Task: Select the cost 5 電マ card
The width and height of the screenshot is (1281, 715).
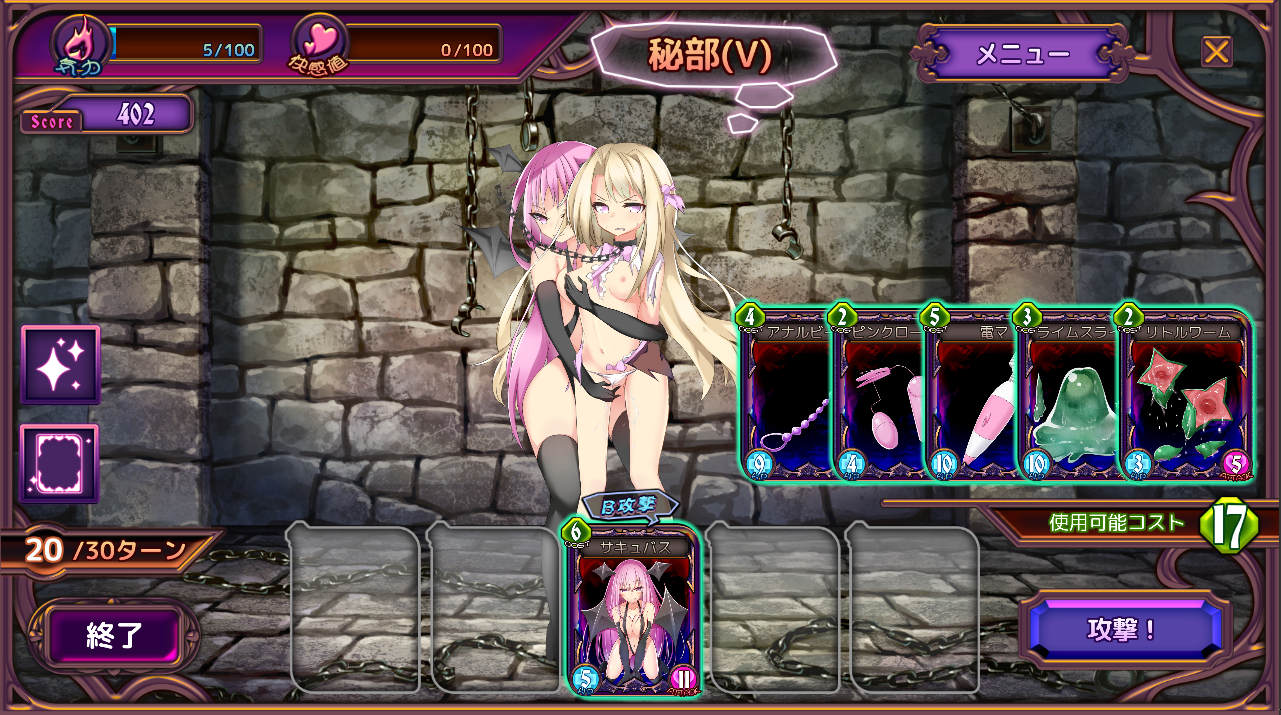Action: pos(970,400)
